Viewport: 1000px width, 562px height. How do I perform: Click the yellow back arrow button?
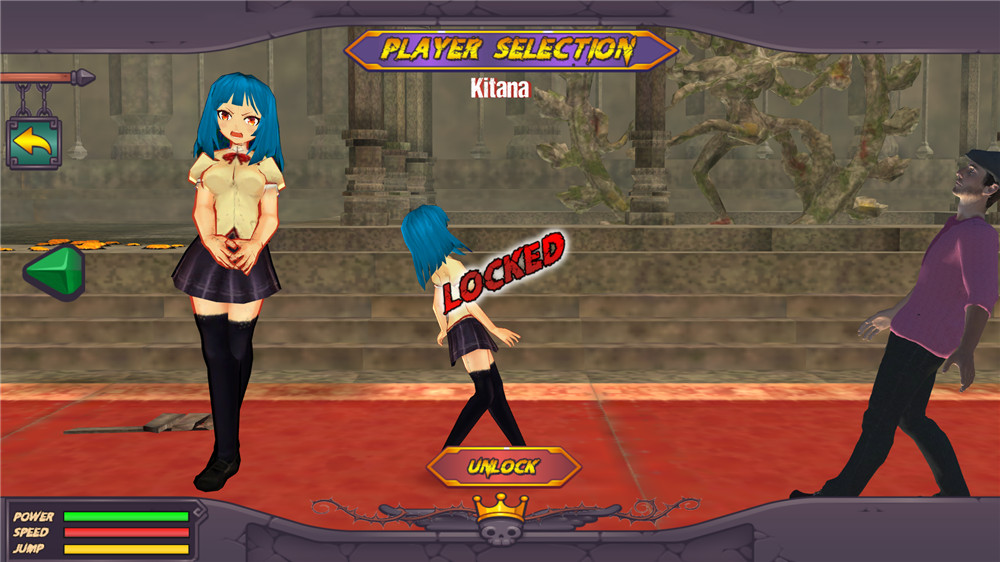click(x=33, y=143)
